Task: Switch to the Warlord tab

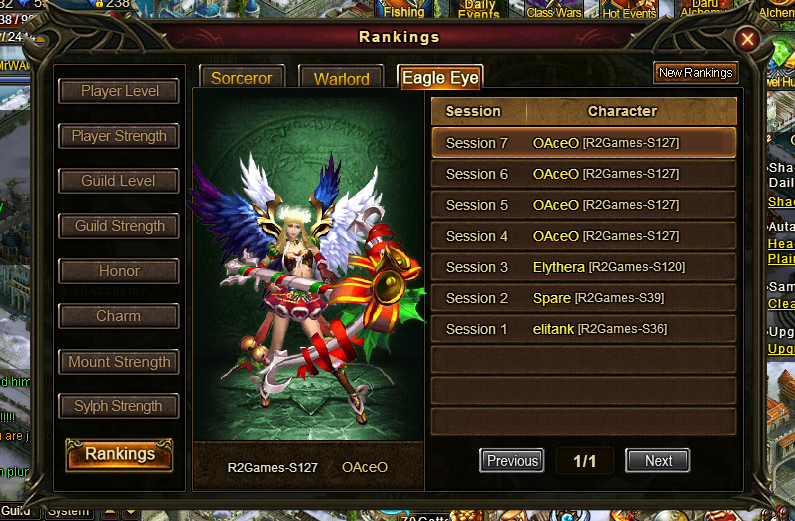Action: point(342,78)
